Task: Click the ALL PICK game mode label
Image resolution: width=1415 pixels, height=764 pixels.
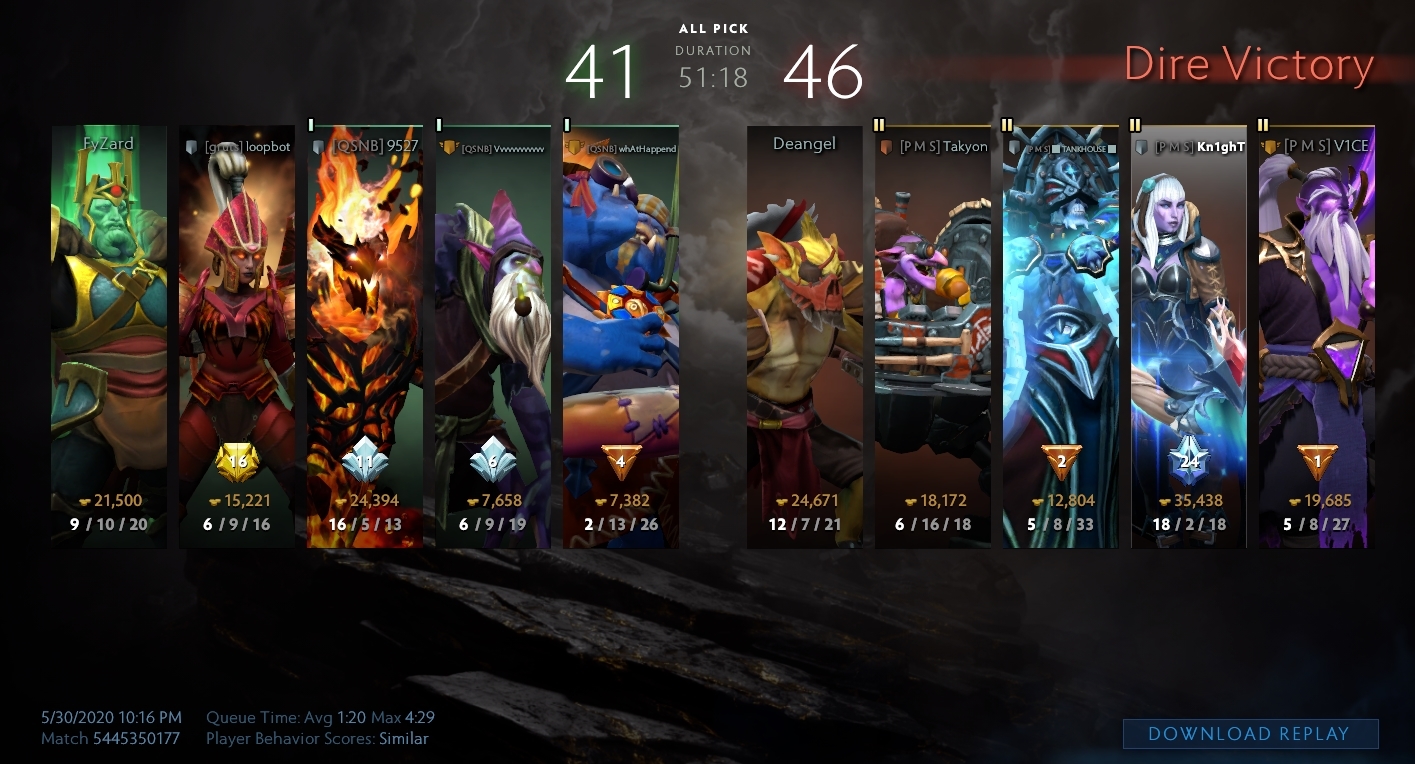Action: coord(713,29)
